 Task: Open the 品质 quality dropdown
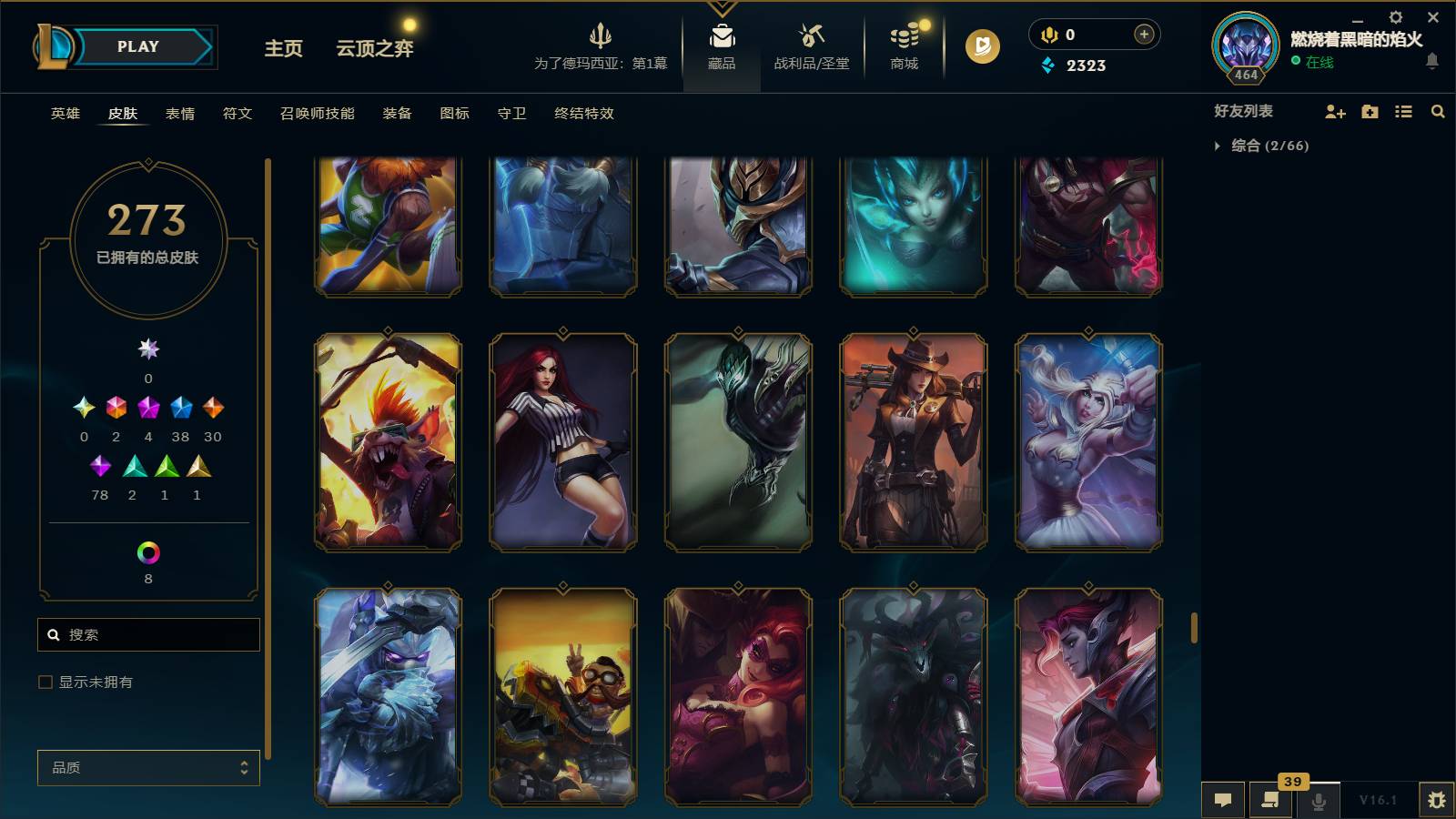click(147, 767)
